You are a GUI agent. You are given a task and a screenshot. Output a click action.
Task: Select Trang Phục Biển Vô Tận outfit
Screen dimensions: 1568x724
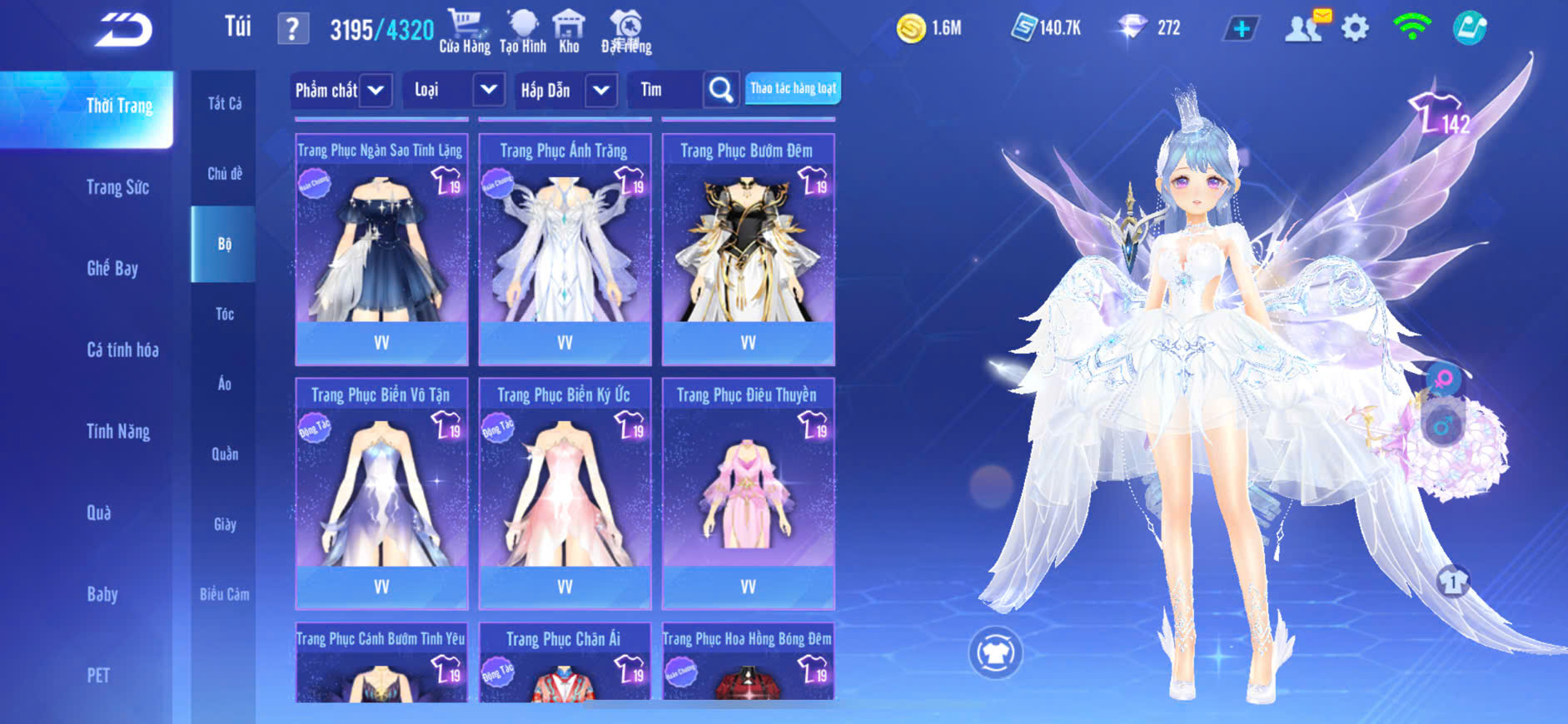(x=381, y=491)
